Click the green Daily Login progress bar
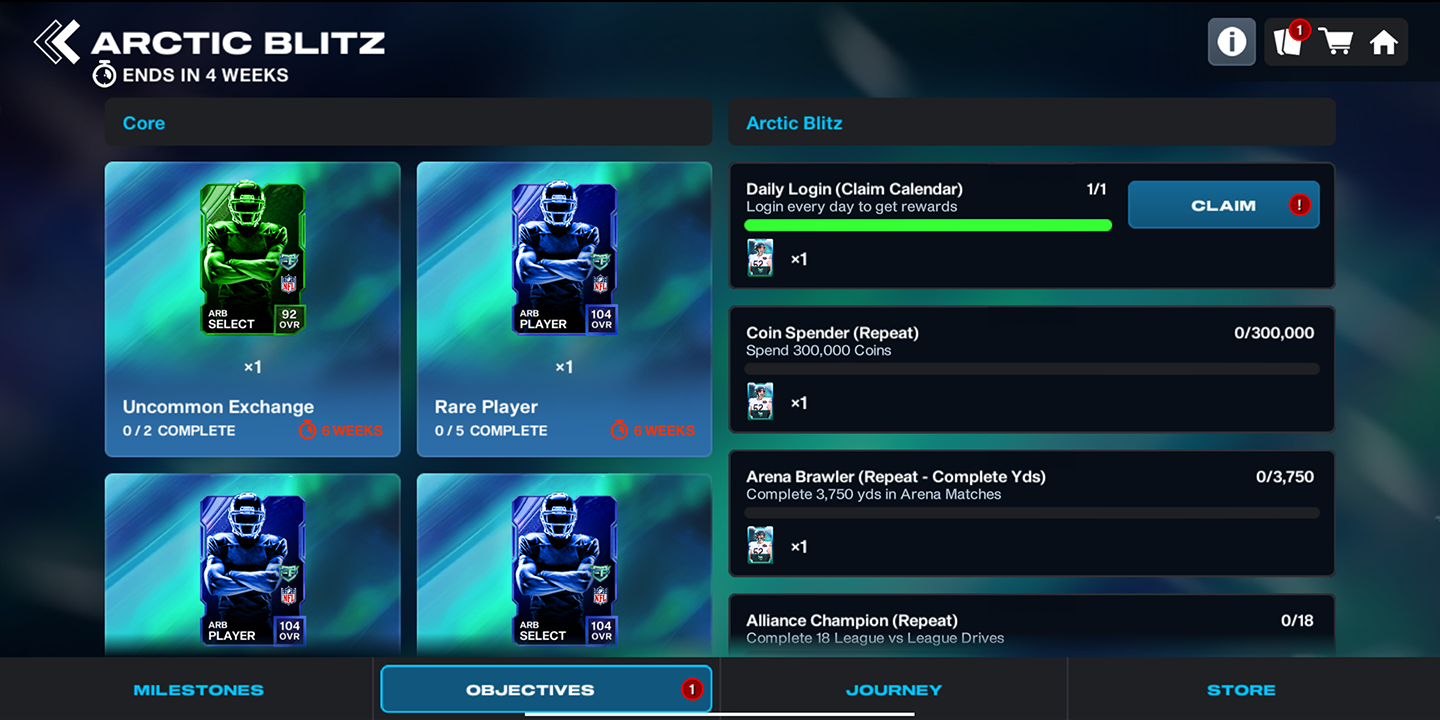This screenshot has width=1440, height=720. point(927,225)
